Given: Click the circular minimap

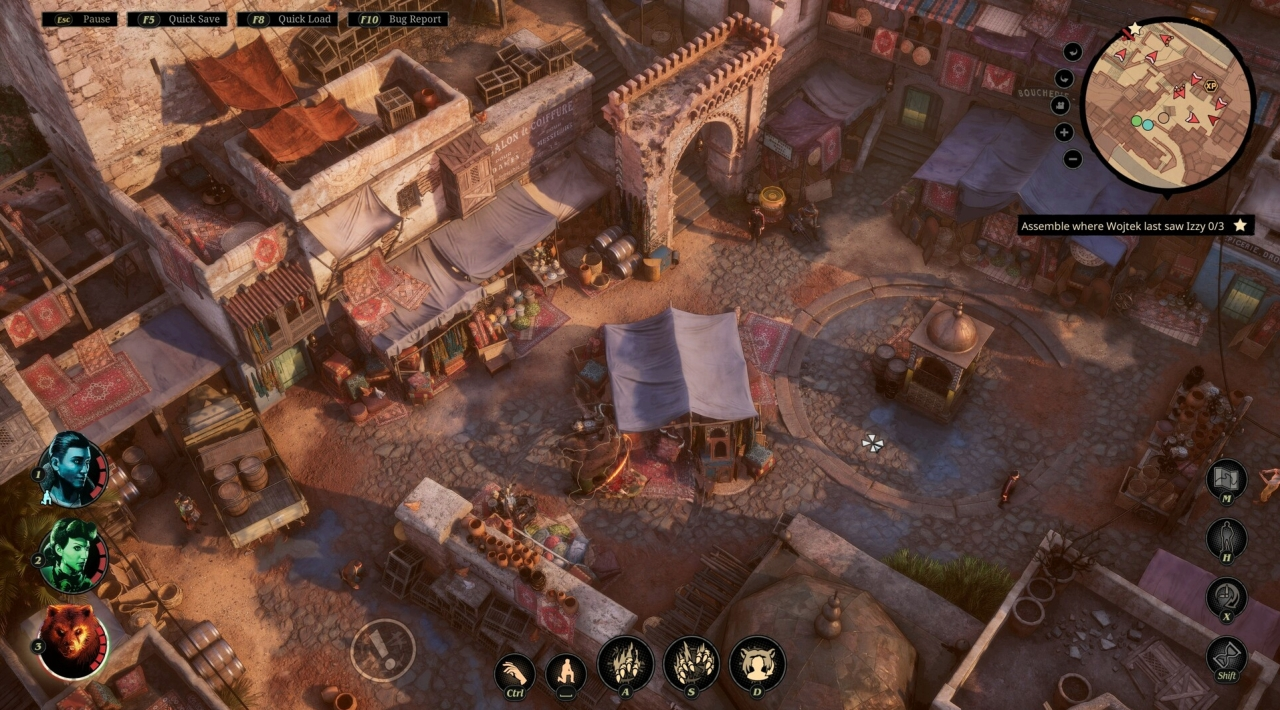Looking at the screenshot, I should (x=1169, y=104).
